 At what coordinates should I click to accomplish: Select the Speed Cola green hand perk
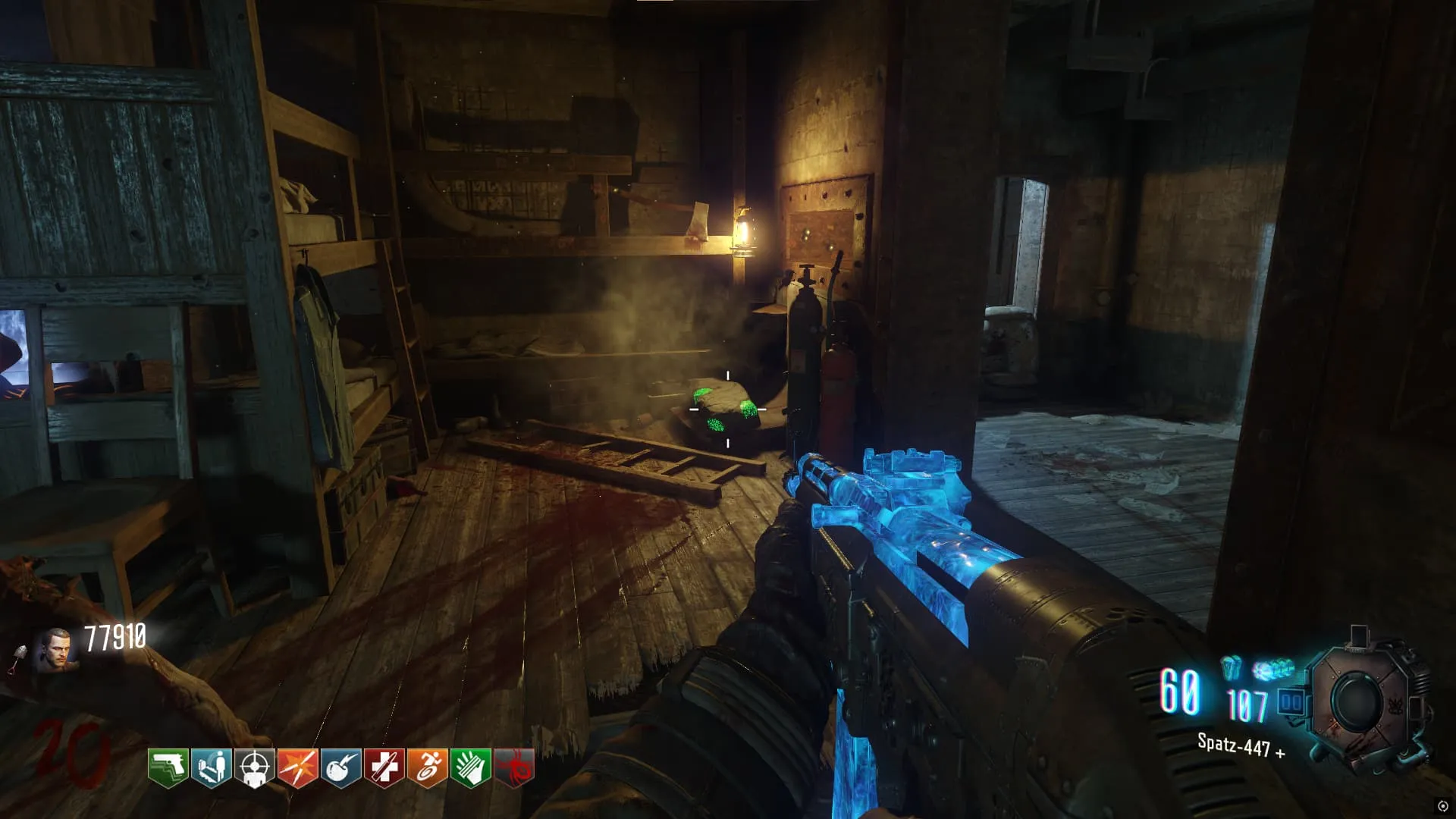470,768
